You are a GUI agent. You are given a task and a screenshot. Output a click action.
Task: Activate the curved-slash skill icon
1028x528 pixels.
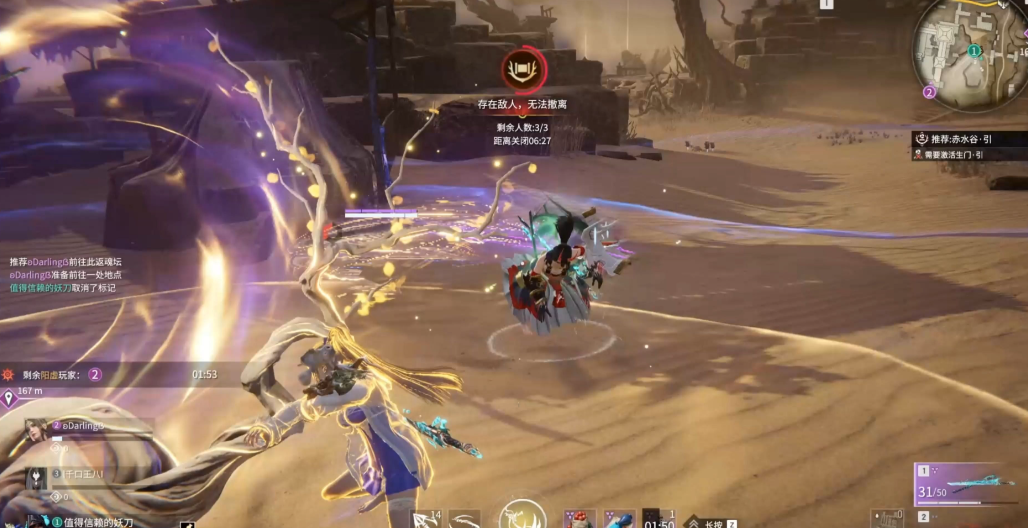(x=464, y=518)
